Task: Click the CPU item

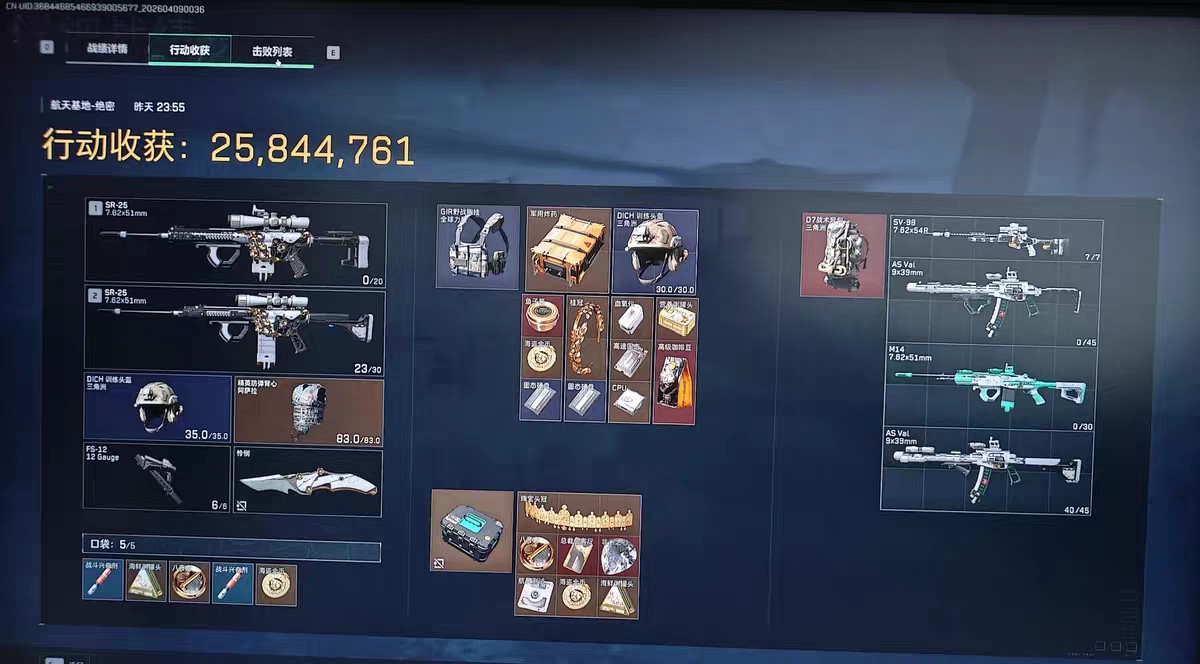Action: pos(630,401)
